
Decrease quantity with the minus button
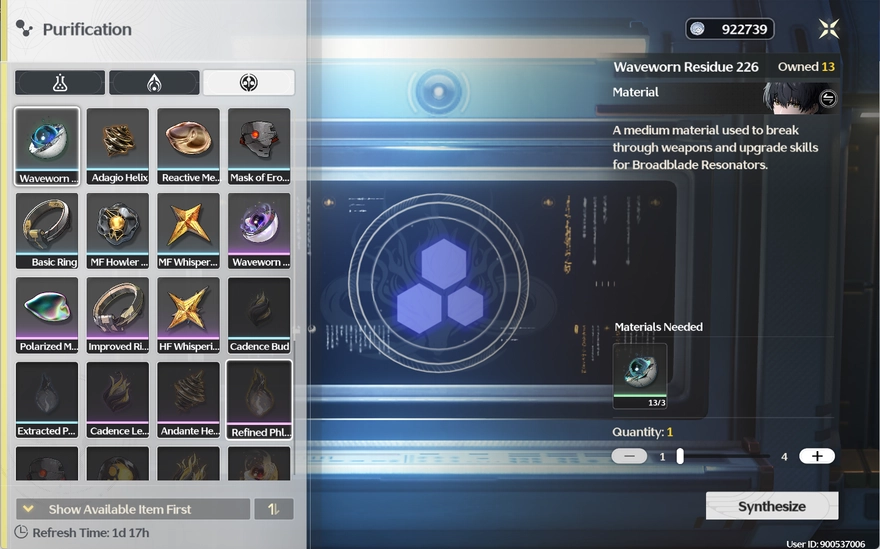coord(629,456)
